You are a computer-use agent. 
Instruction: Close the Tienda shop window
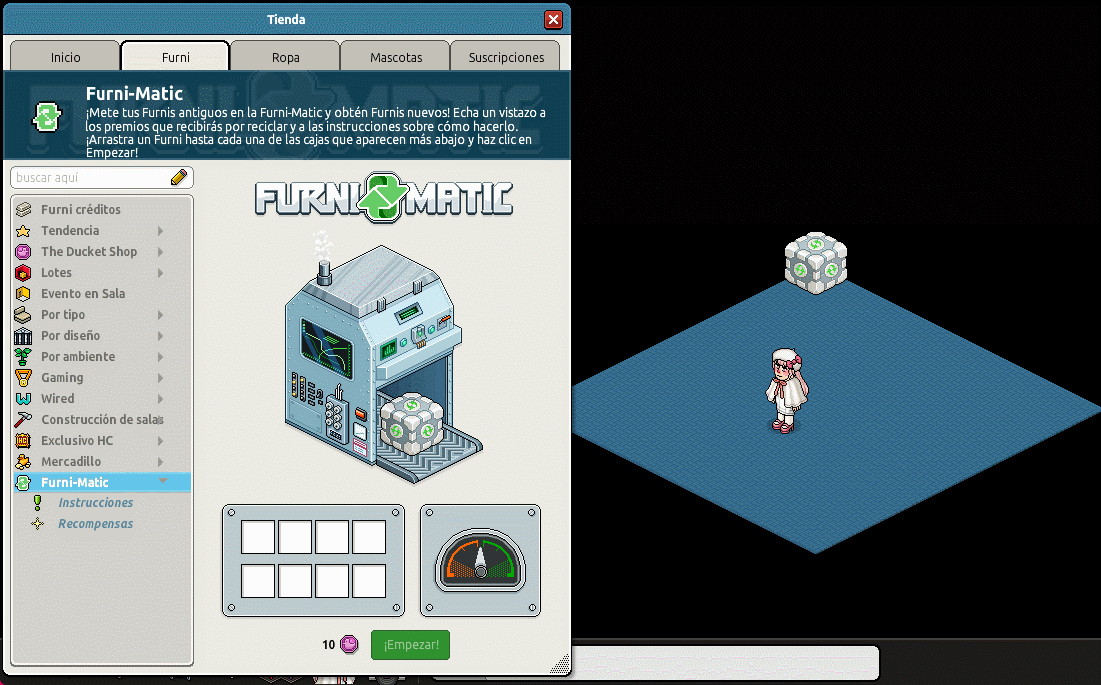553,20
